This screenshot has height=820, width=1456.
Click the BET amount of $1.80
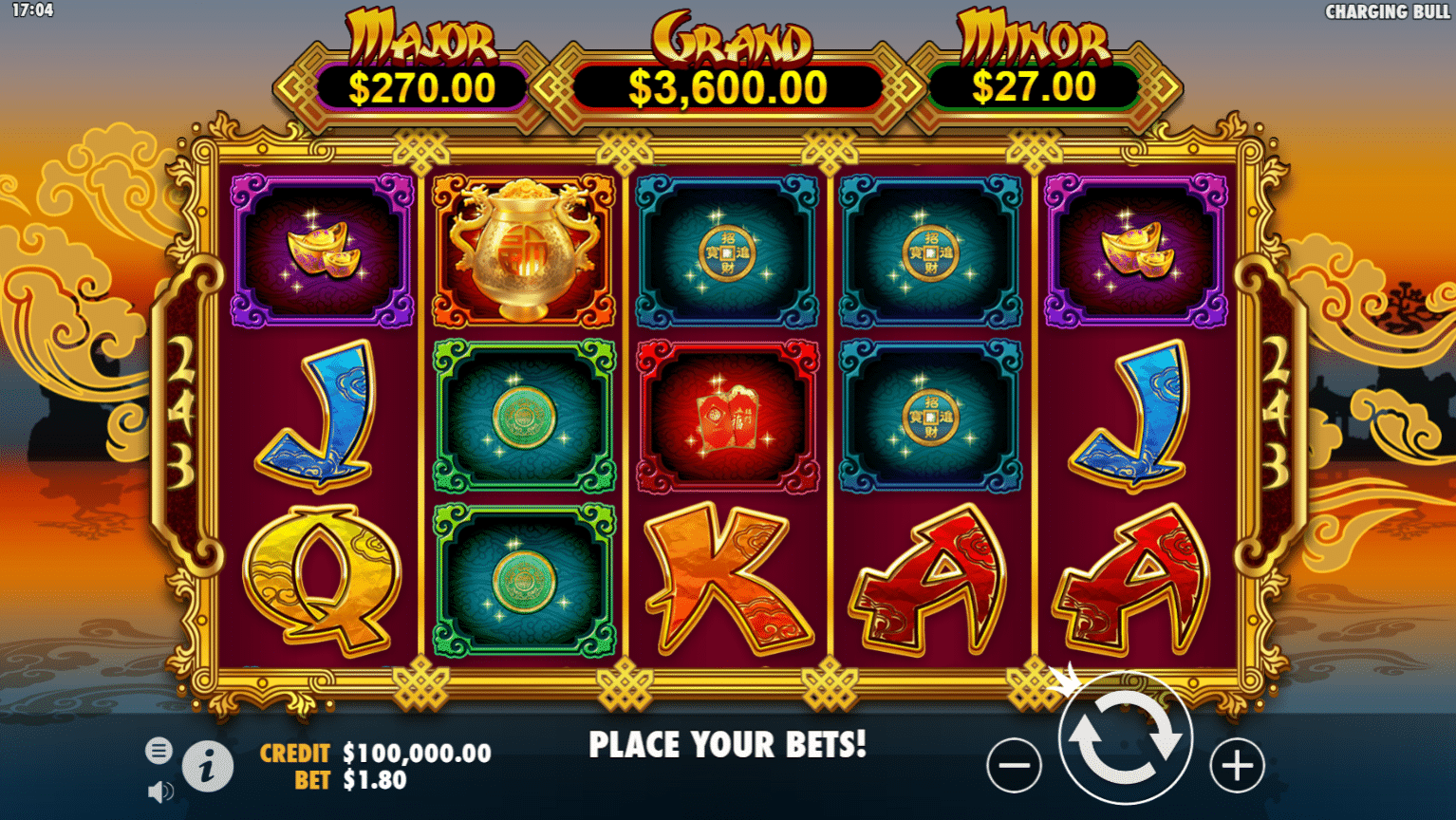(x=374, y=782)
